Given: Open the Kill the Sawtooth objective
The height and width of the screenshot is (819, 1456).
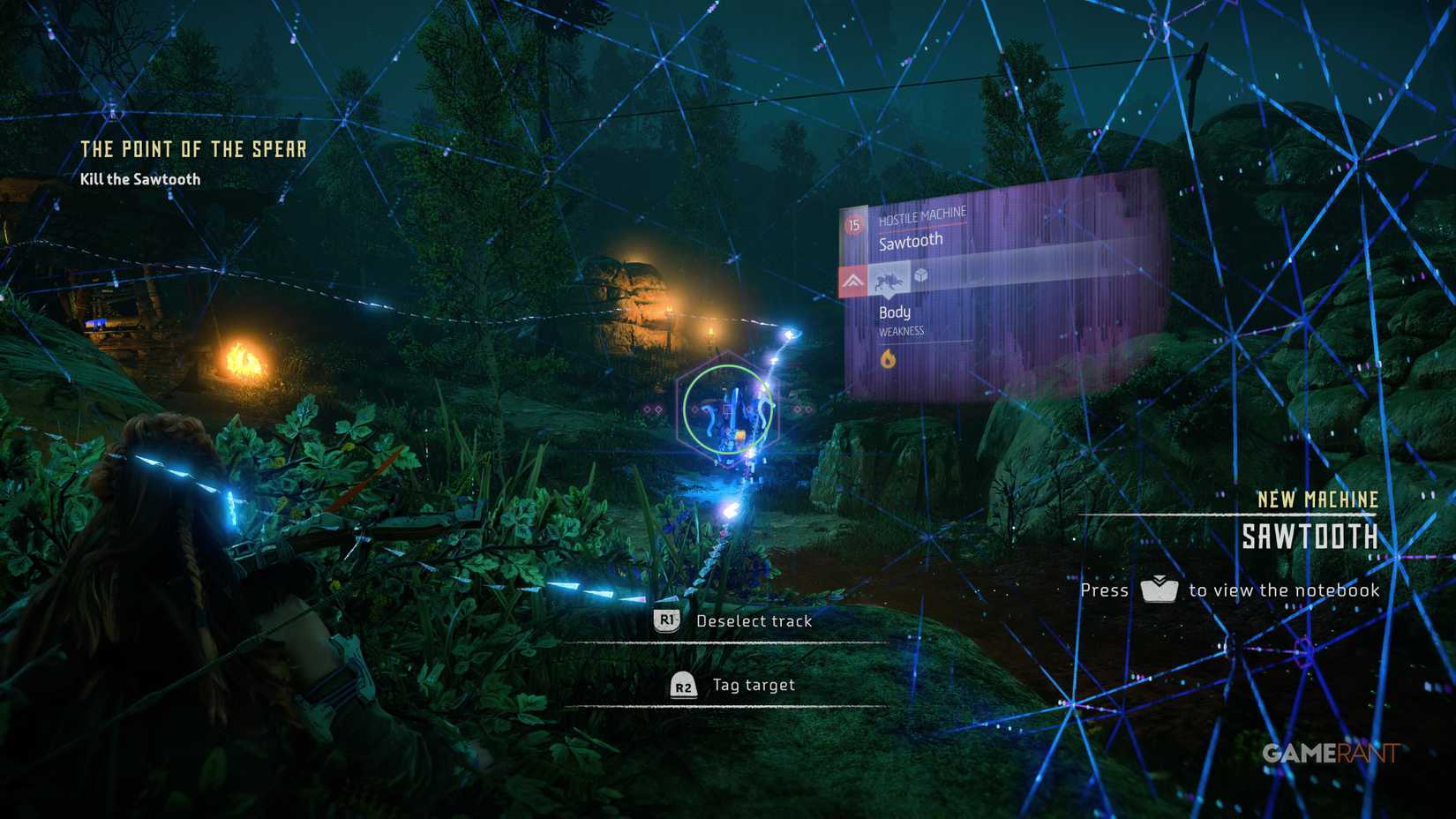Looking at the screenshot, I should tap(139, 178).
